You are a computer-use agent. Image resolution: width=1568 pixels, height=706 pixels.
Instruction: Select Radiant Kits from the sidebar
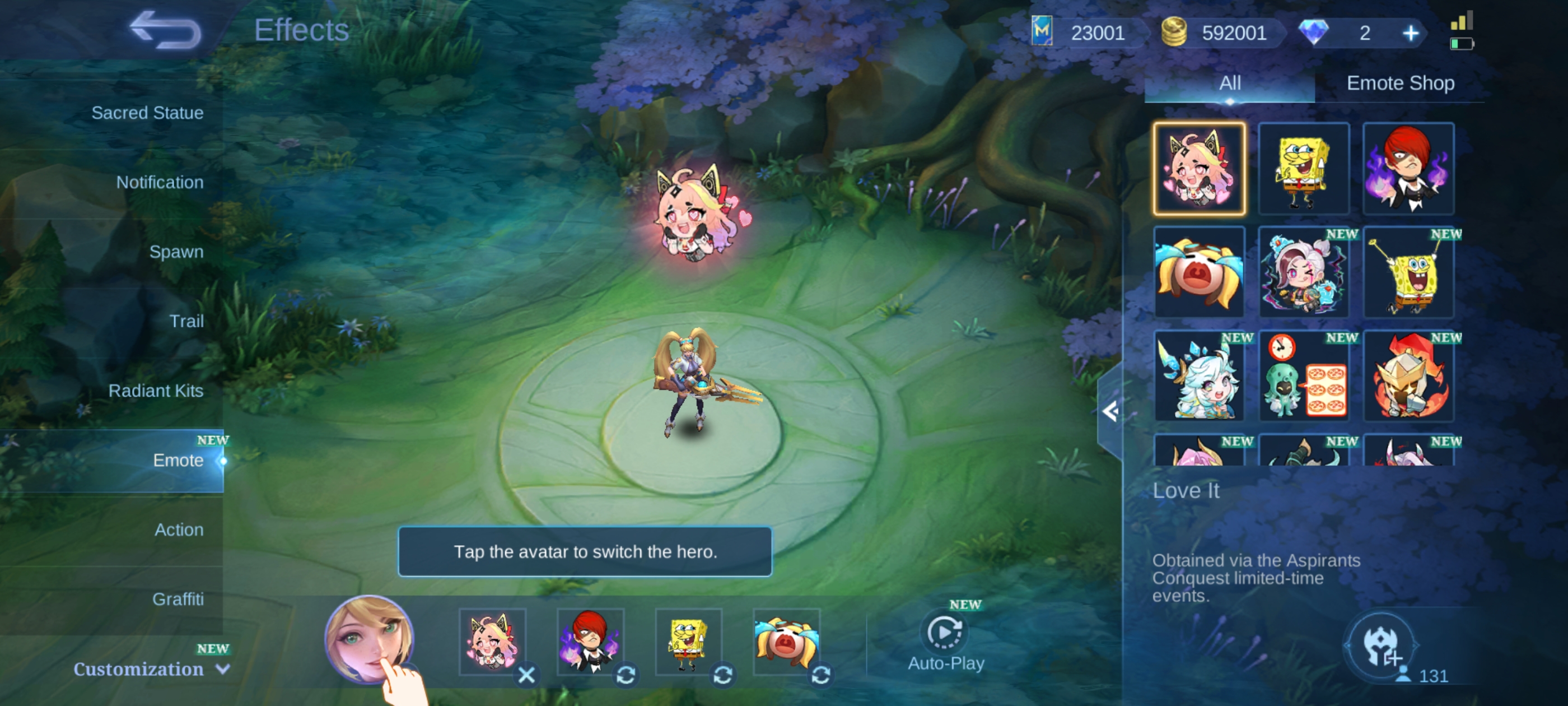155,391
